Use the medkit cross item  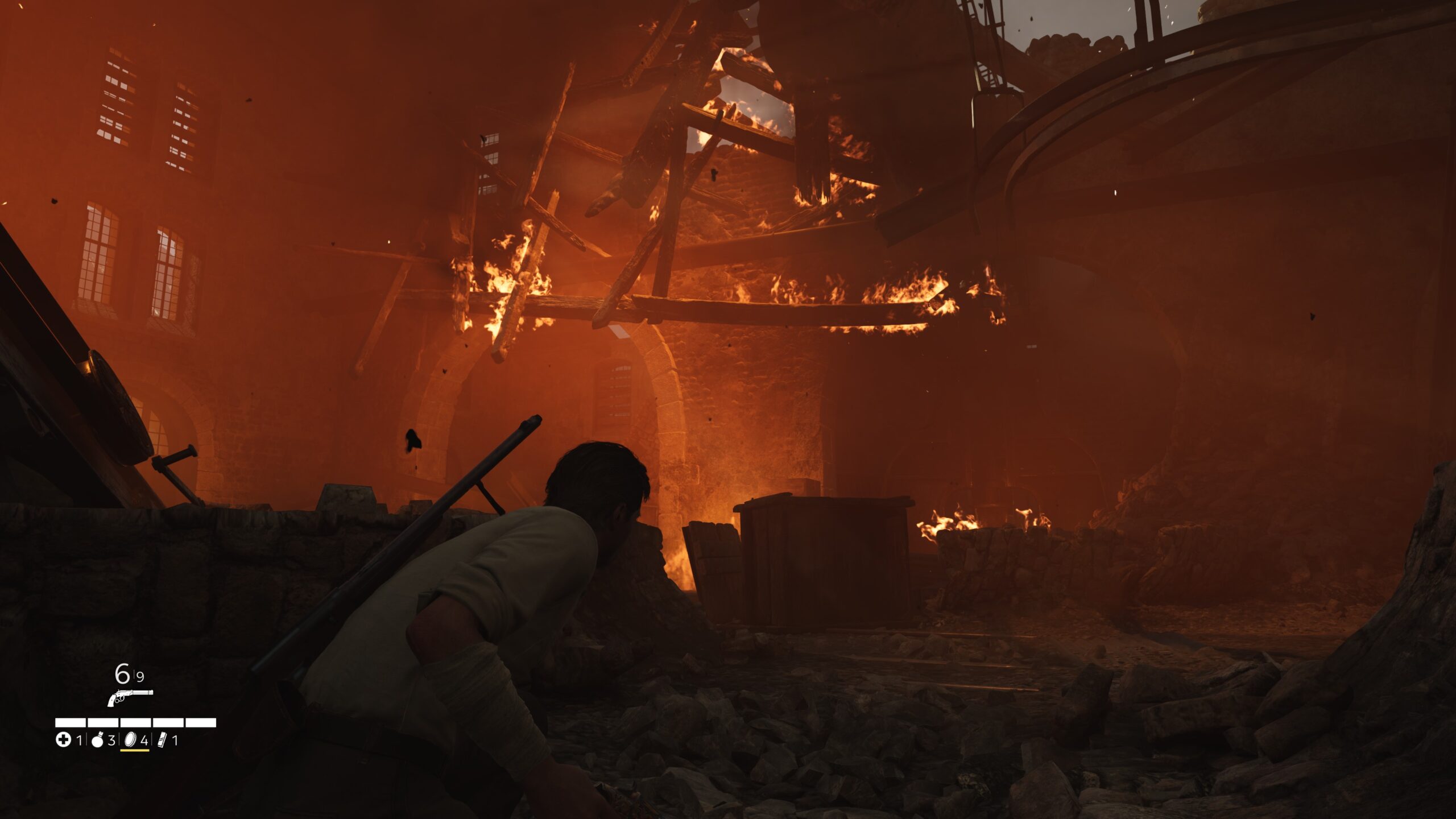pos(63,740)
